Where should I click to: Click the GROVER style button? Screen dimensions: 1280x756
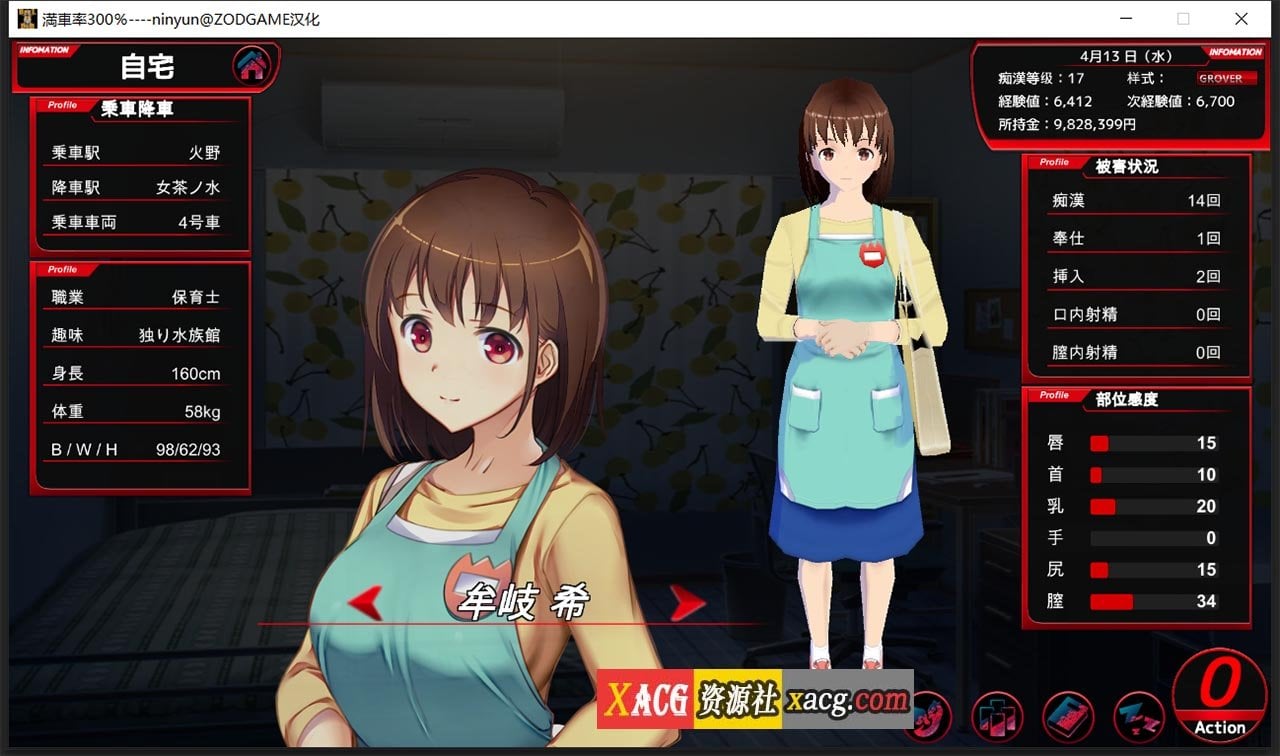pyautogui.click(x=1222, y=78)
